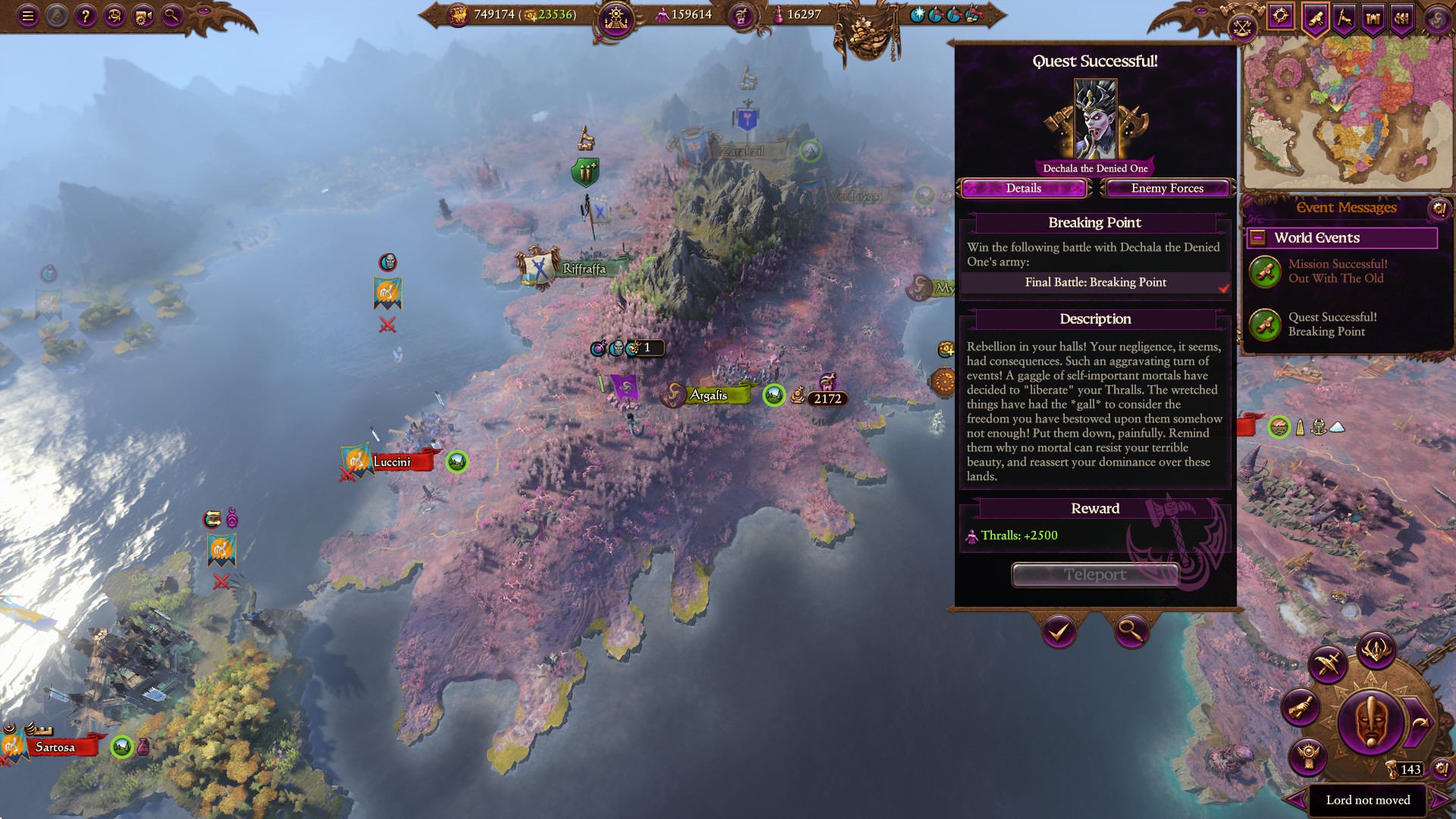Viewport: 1456px width, 819px height.
Task: Switch to the Details tab
Action: (1023, 188)
